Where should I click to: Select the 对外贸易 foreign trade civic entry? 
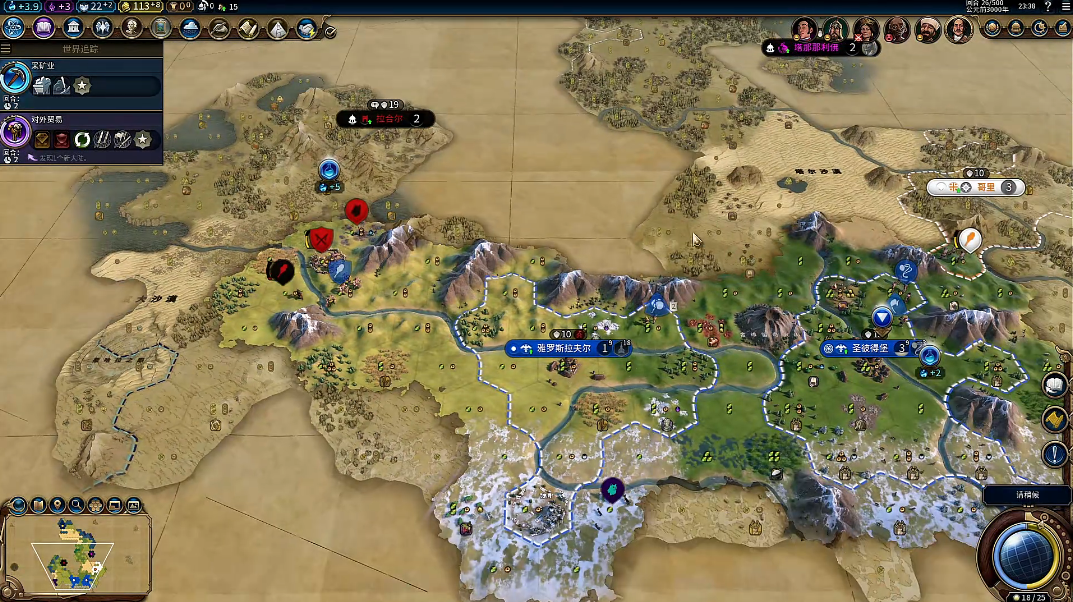[80, 134]
